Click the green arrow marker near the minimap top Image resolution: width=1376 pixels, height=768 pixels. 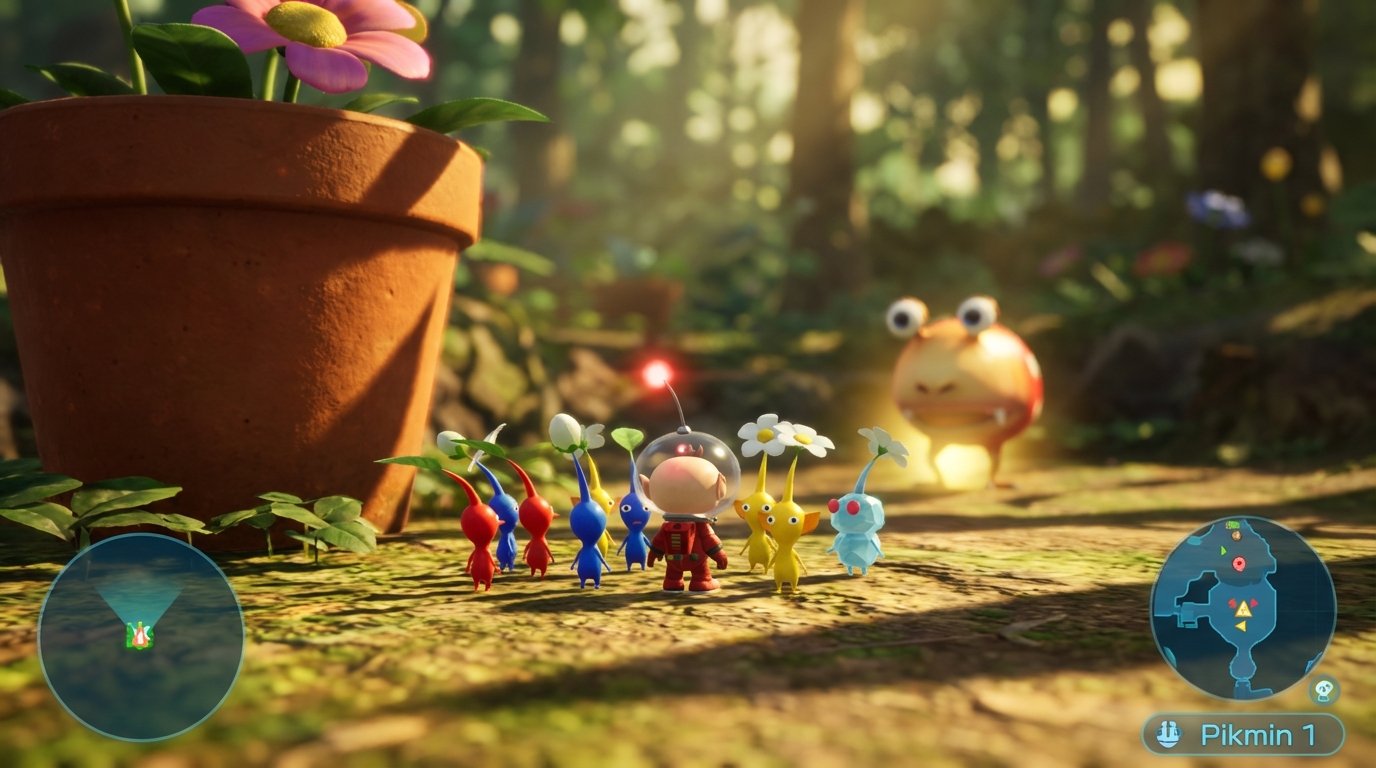pyautogui.click(x=1223, y=551)
